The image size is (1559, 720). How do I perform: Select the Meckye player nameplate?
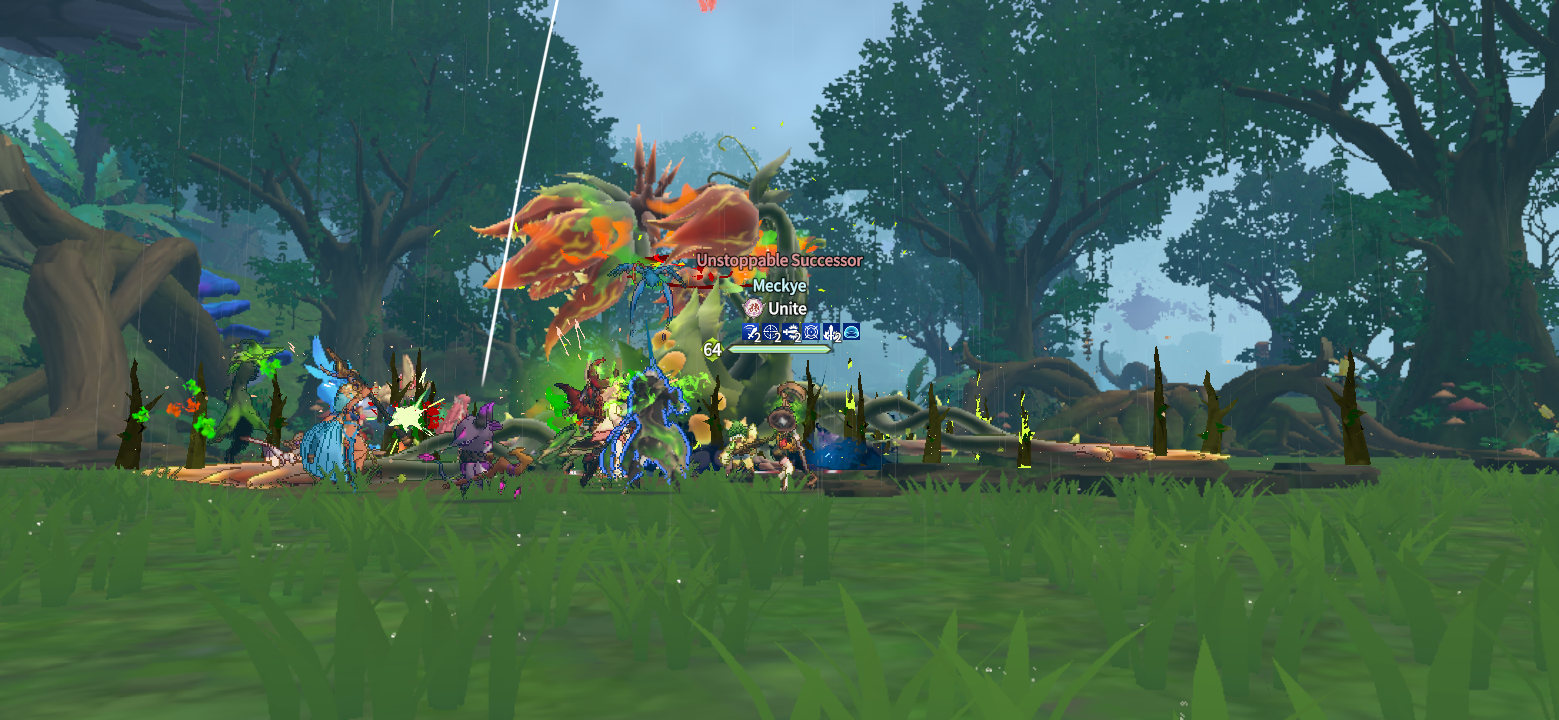coord(779,286)
